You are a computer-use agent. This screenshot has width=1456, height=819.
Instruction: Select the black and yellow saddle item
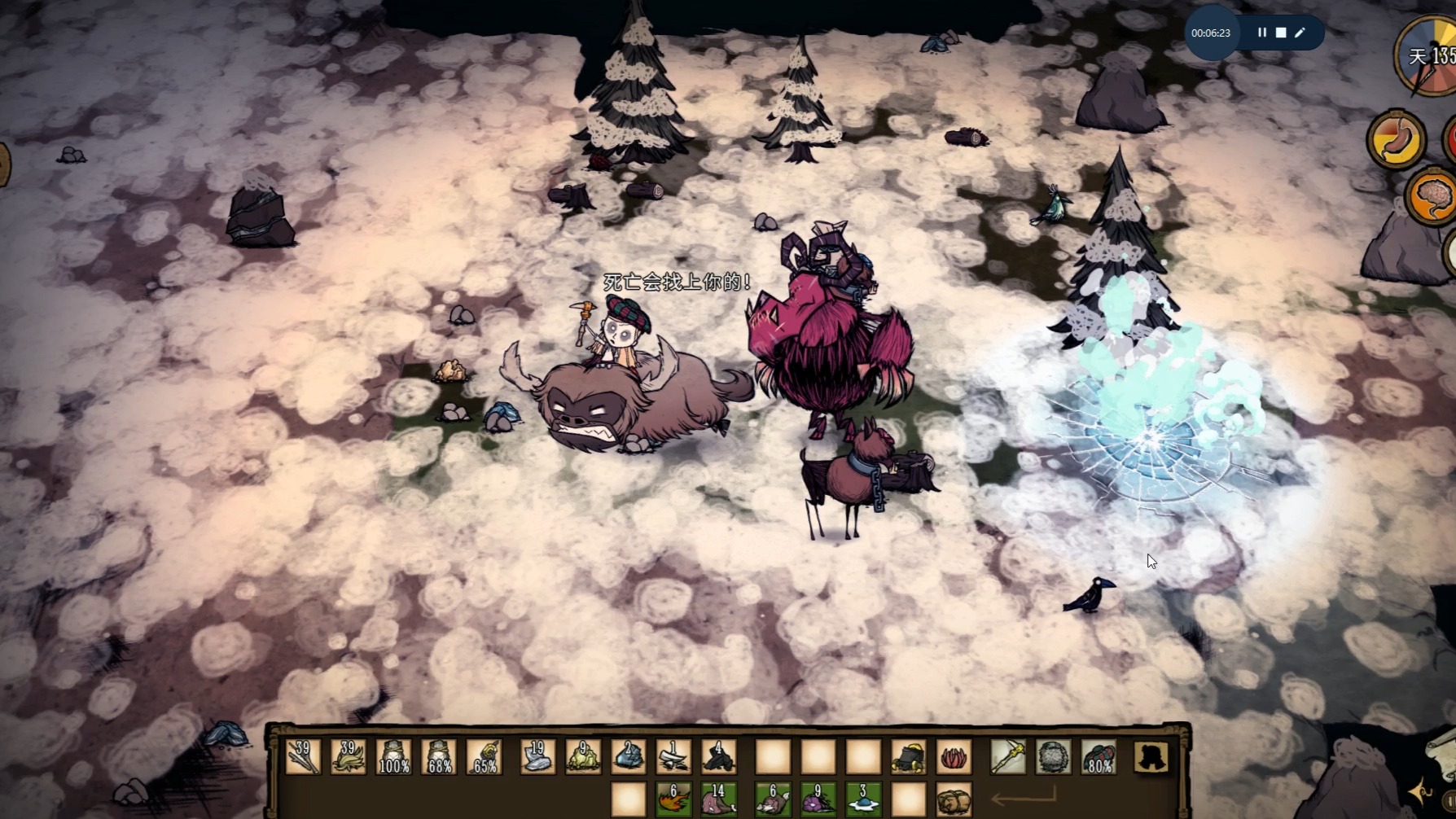pos(908,757)
